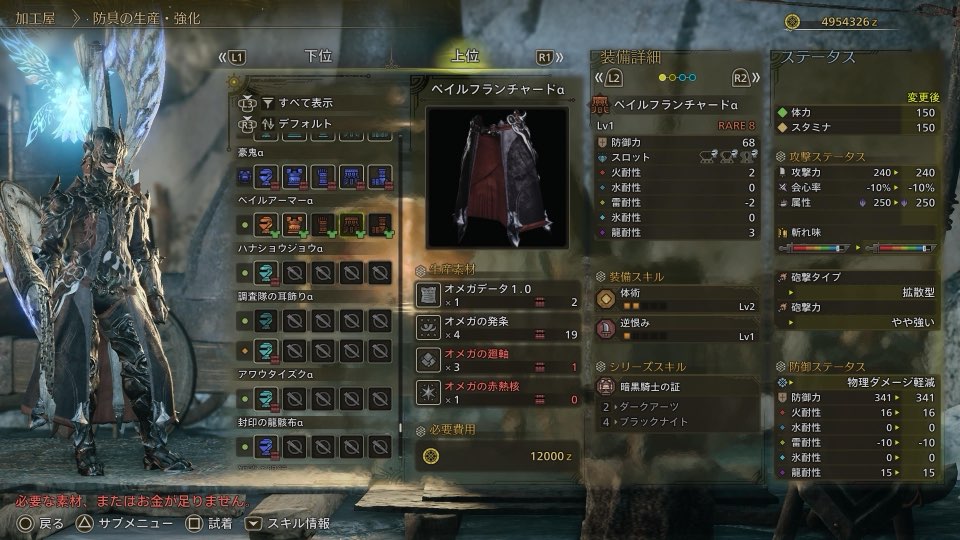Viewport: 960px width, 540px height.
Task: Choose the ベイルアーマーα helmet piece
Action: (x=265, y=224)
